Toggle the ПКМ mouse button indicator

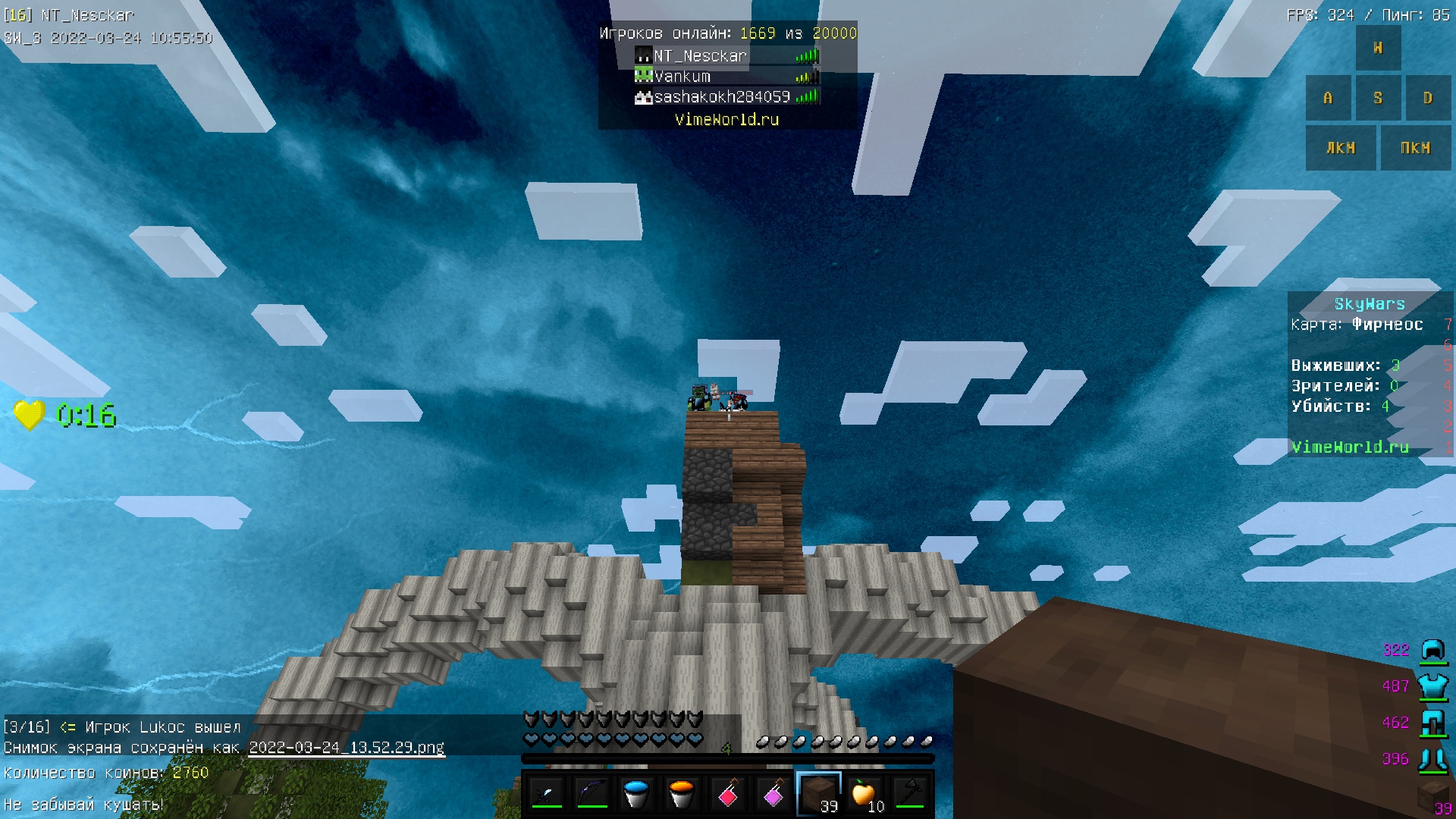(x=1415, y=148)
